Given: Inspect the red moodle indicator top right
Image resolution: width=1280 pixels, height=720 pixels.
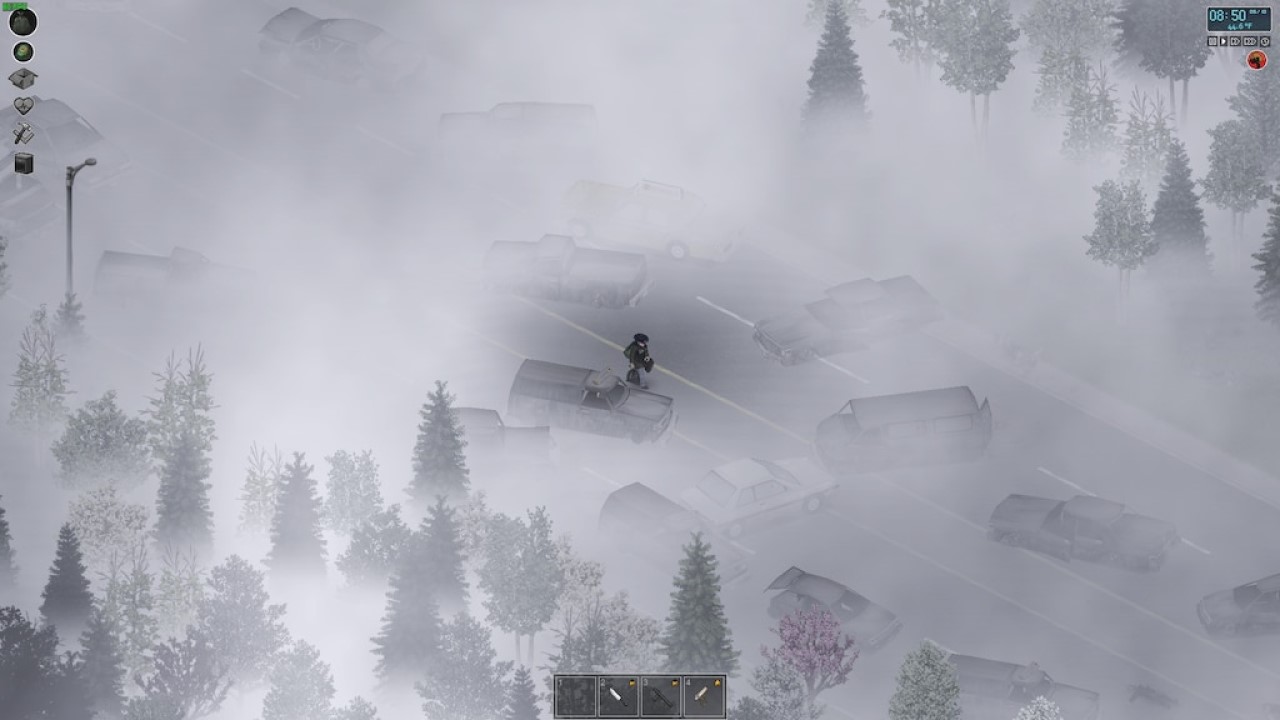Looking at the screenshot, I should (x=1257, y=59).
